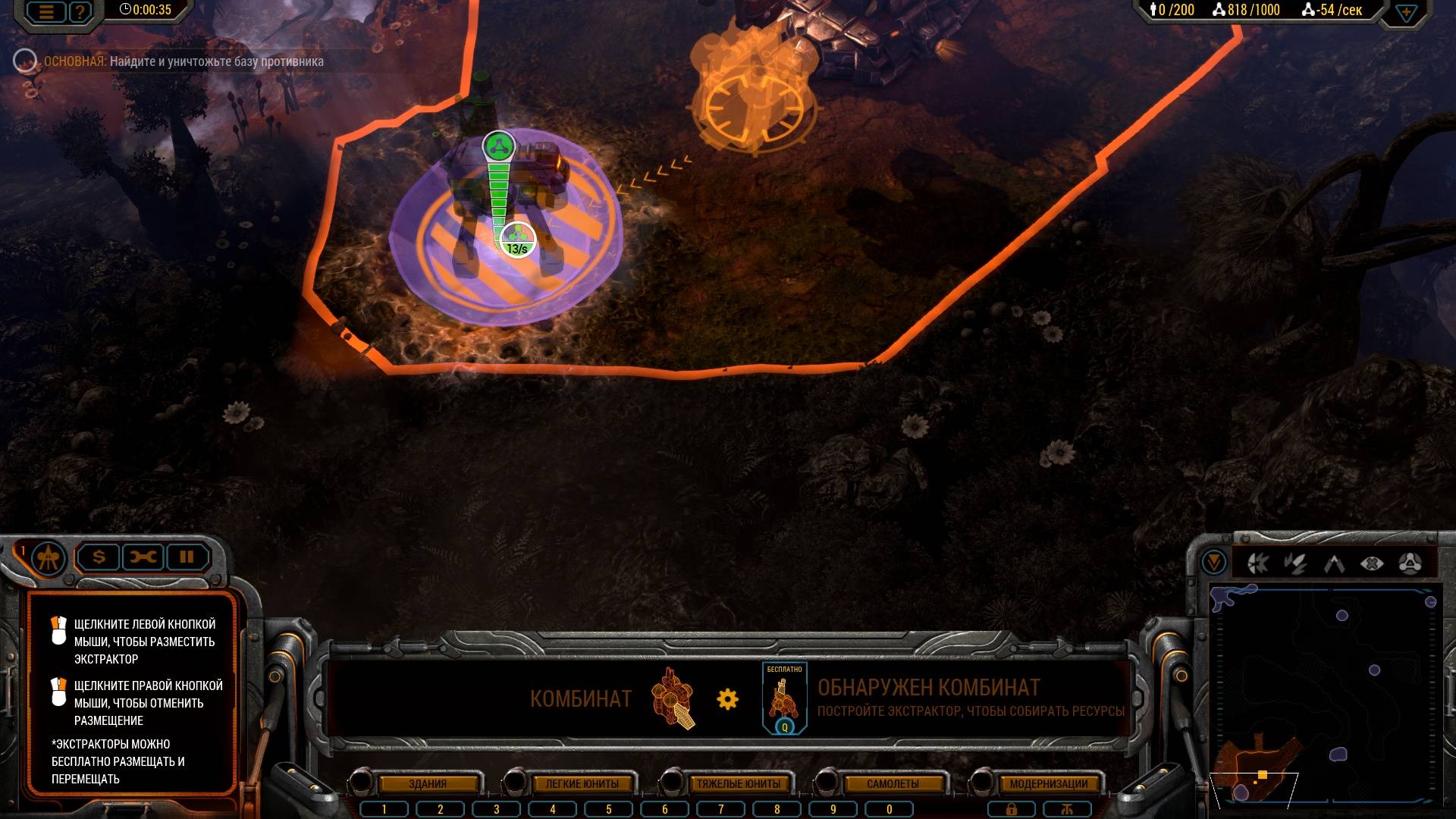Select the primary objective tracker entry

182,61
